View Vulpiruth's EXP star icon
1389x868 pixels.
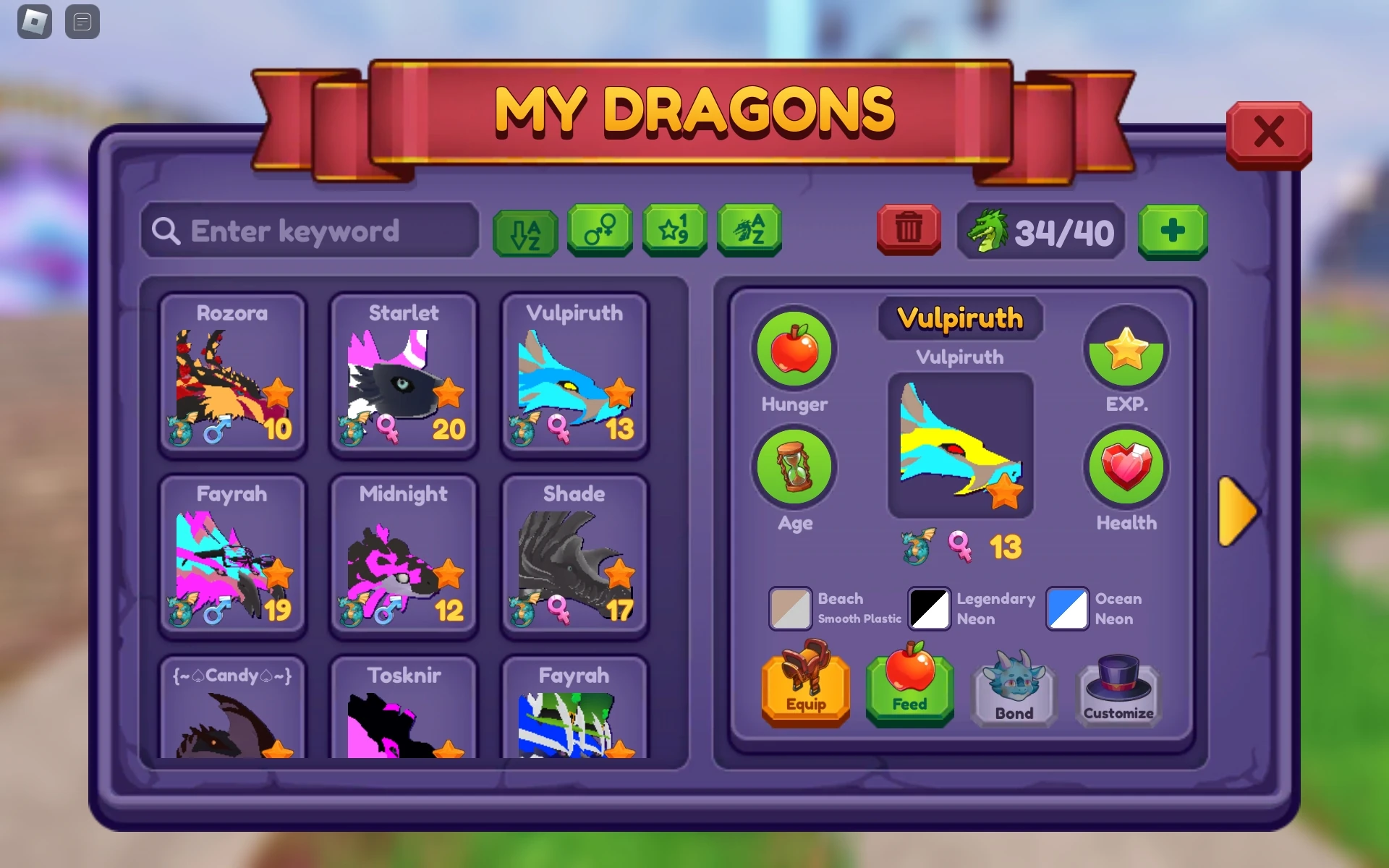pyautogui.click(x=1126, y=350)
